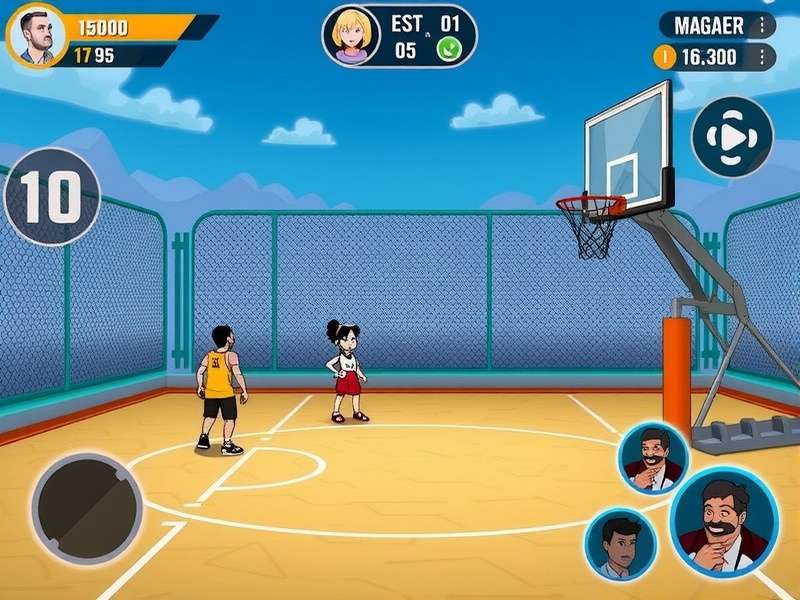
Task: Open the three-dot menu beside 16.300
Action: [764, 57]
